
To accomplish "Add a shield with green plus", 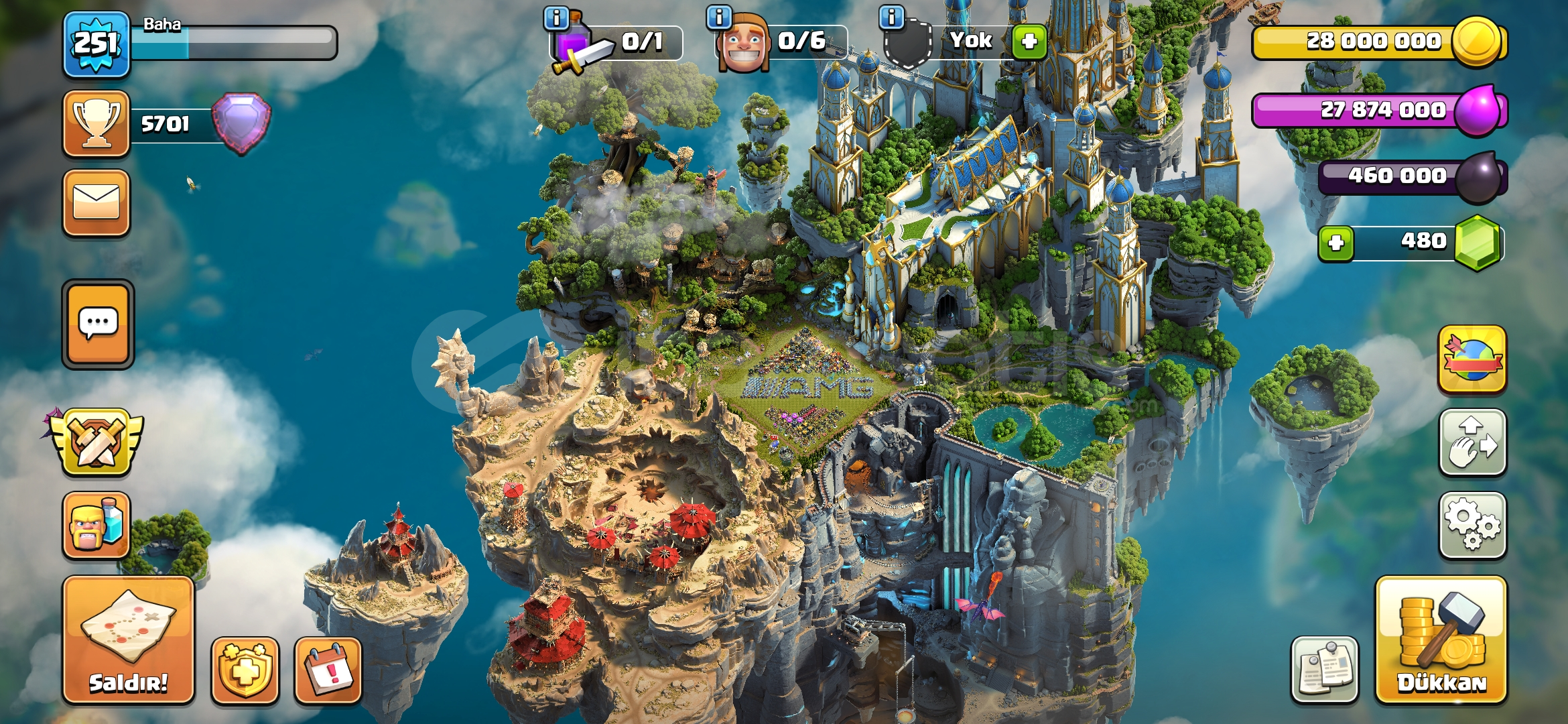I will point(1029,42).
